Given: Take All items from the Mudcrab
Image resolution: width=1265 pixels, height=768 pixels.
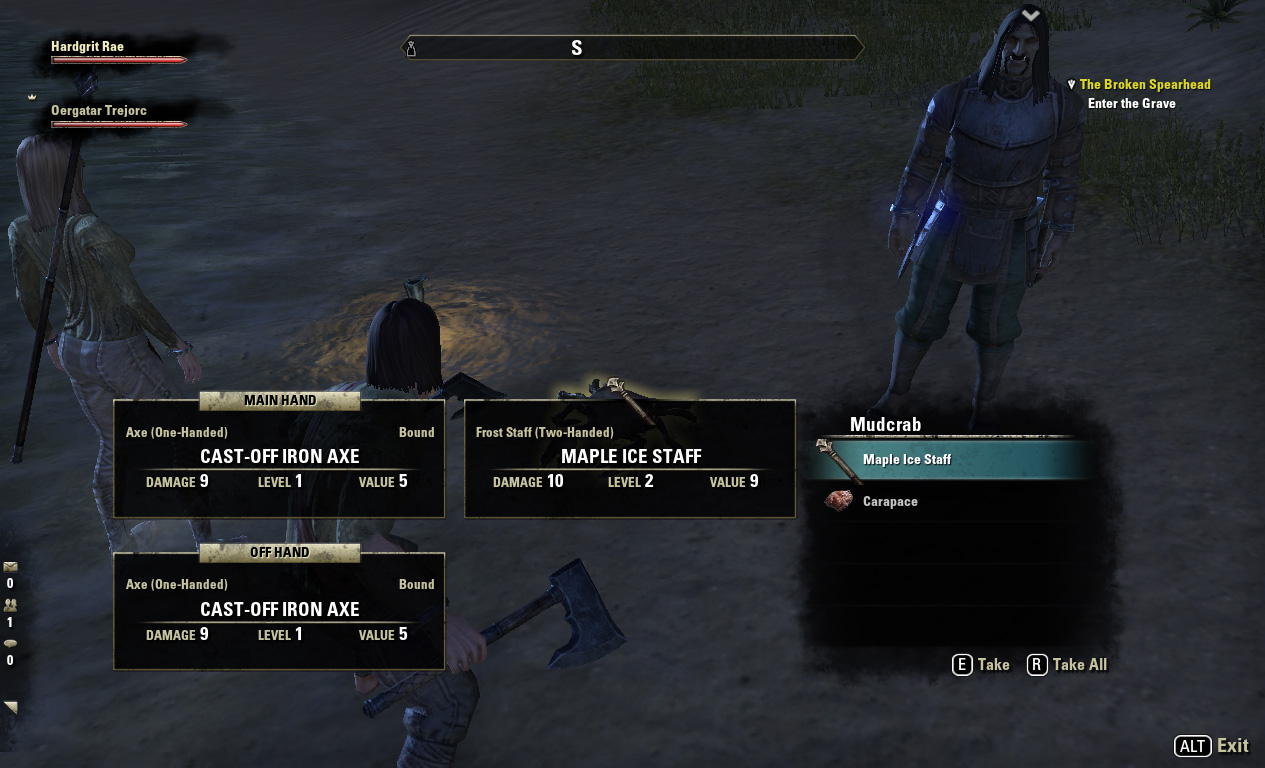Looking at the screenshot, I should click(x=1068, y=665).
